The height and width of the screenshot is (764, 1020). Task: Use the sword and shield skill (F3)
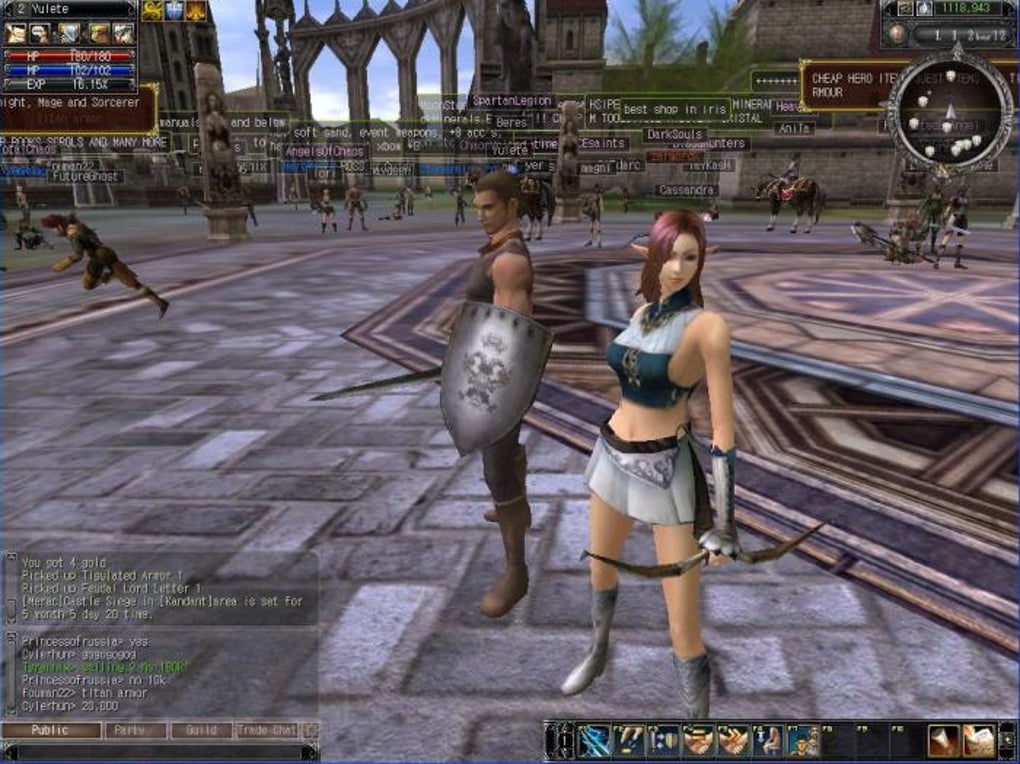[664, 740]
